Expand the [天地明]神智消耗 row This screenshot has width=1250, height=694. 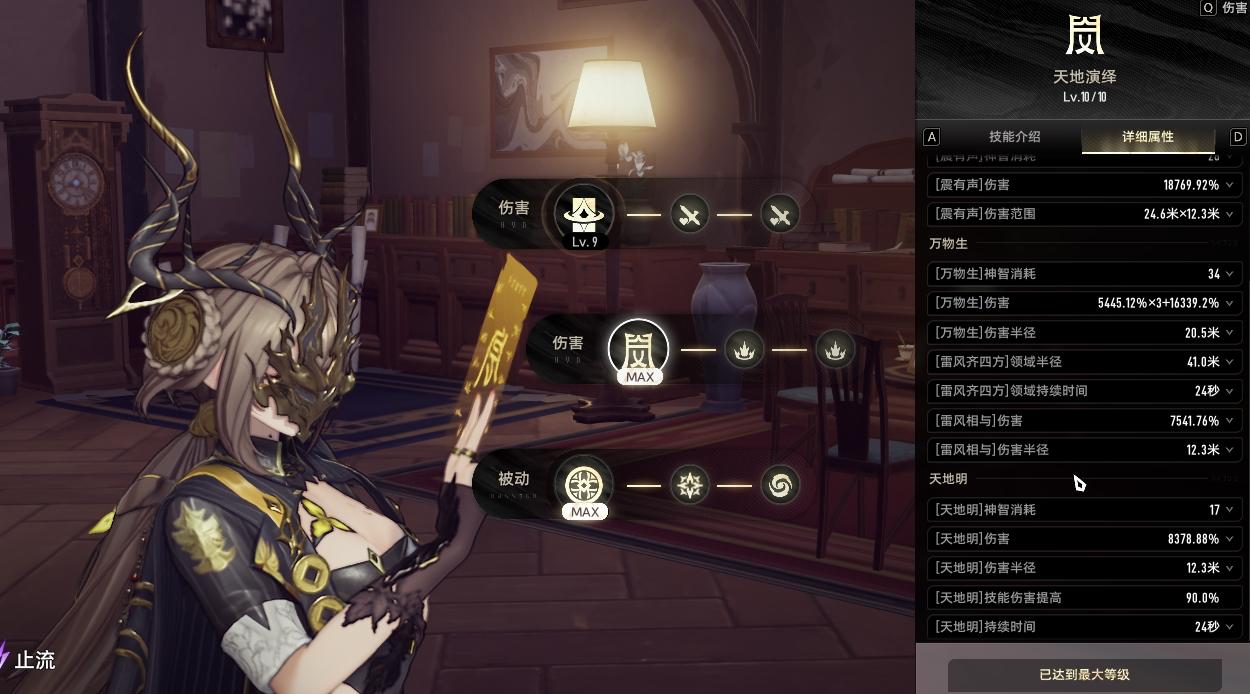(1084, 510)
